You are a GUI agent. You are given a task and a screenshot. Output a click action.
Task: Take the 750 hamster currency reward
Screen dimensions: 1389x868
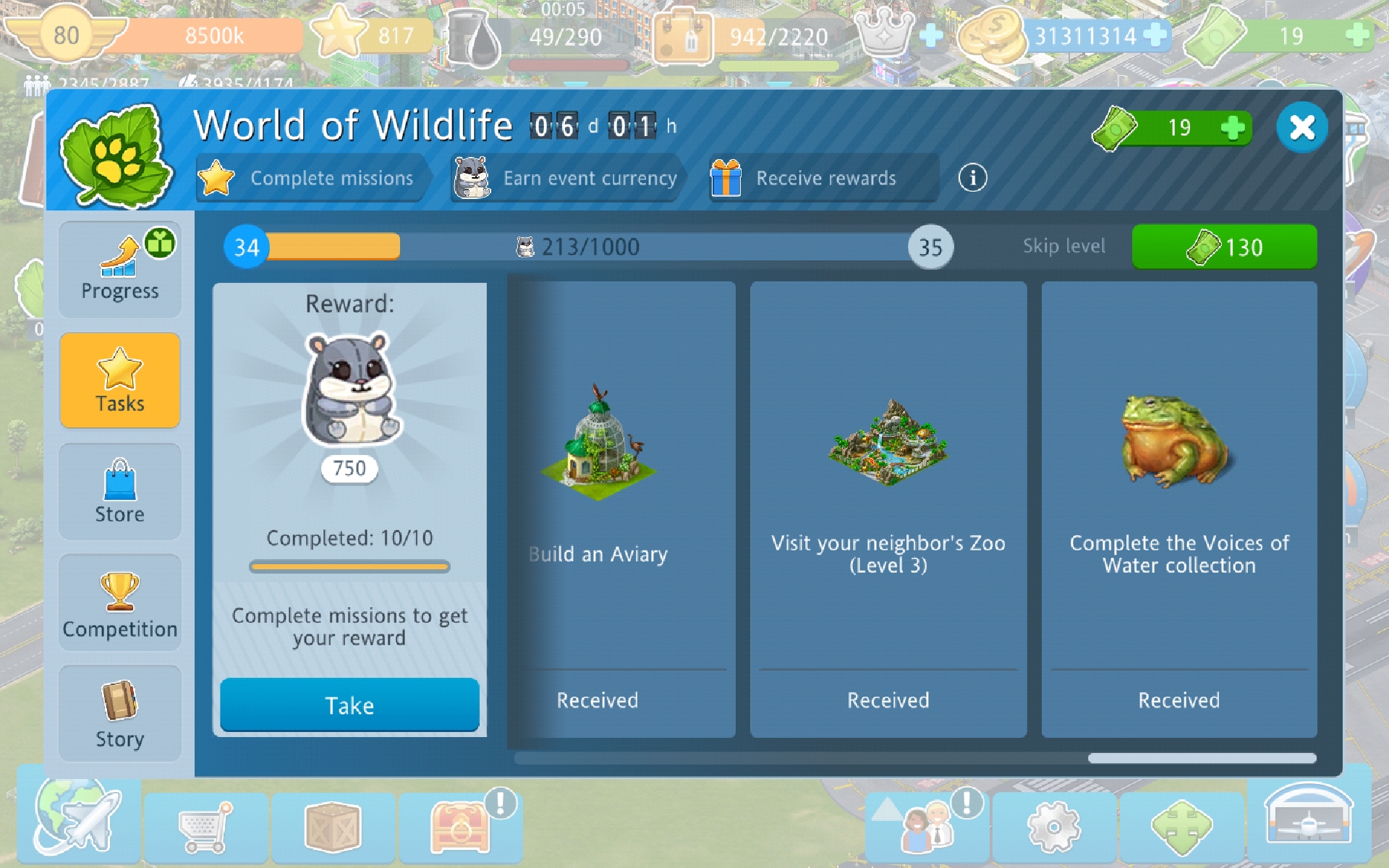pos(349,705)
